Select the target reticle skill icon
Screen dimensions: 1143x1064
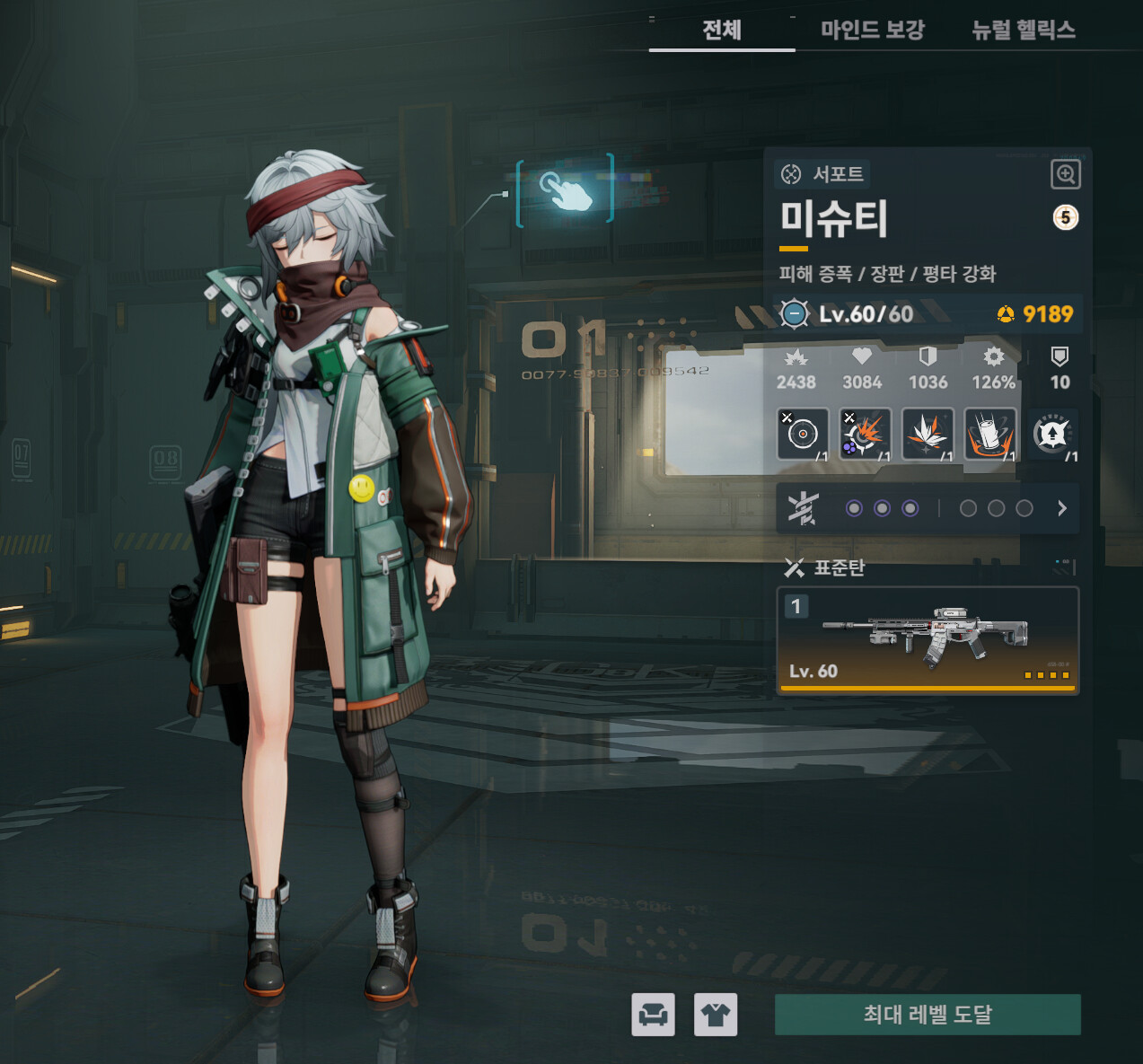click(802, 434)
